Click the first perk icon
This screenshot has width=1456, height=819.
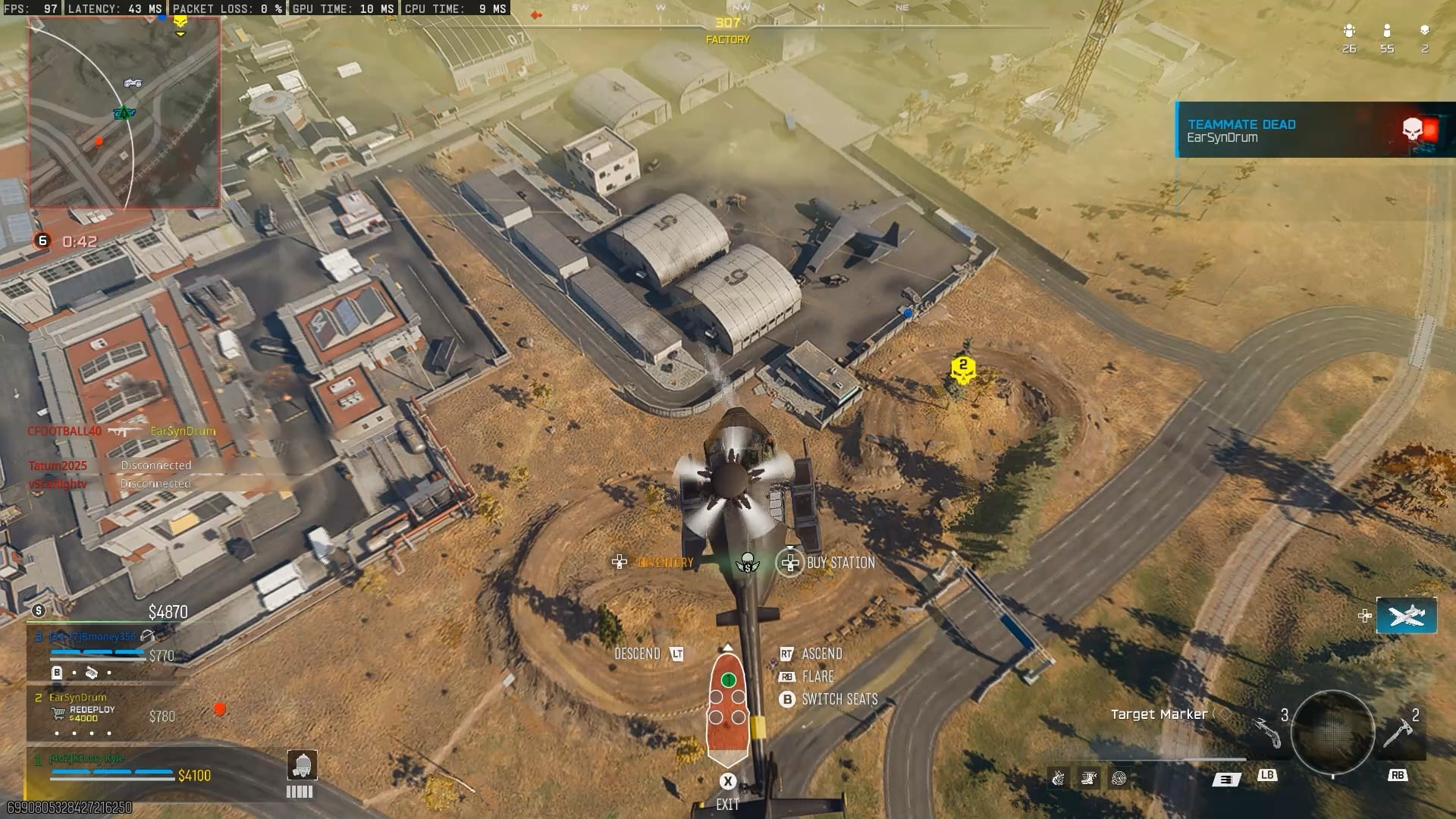pyautogui.click(x=1059, y=778)
